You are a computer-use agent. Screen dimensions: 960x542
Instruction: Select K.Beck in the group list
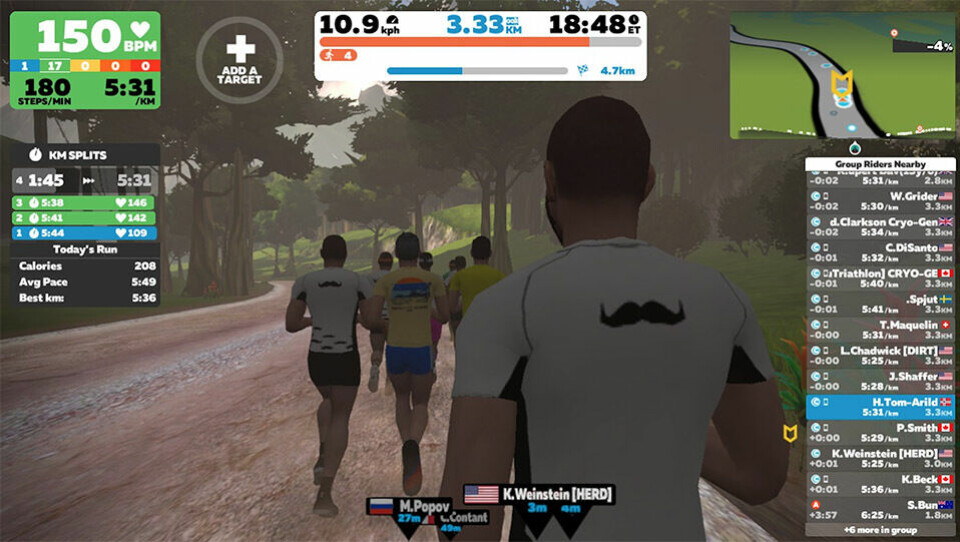[x=880, y=484]
